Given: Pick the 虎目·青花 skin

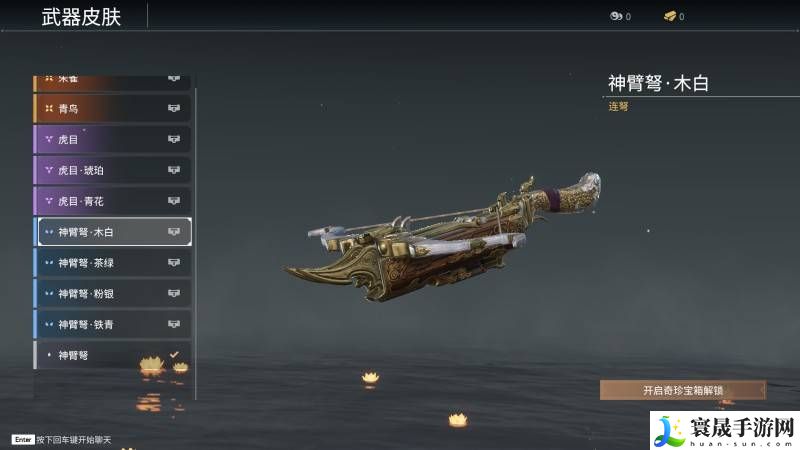Looking at the screenshot, I should point(112,201).
